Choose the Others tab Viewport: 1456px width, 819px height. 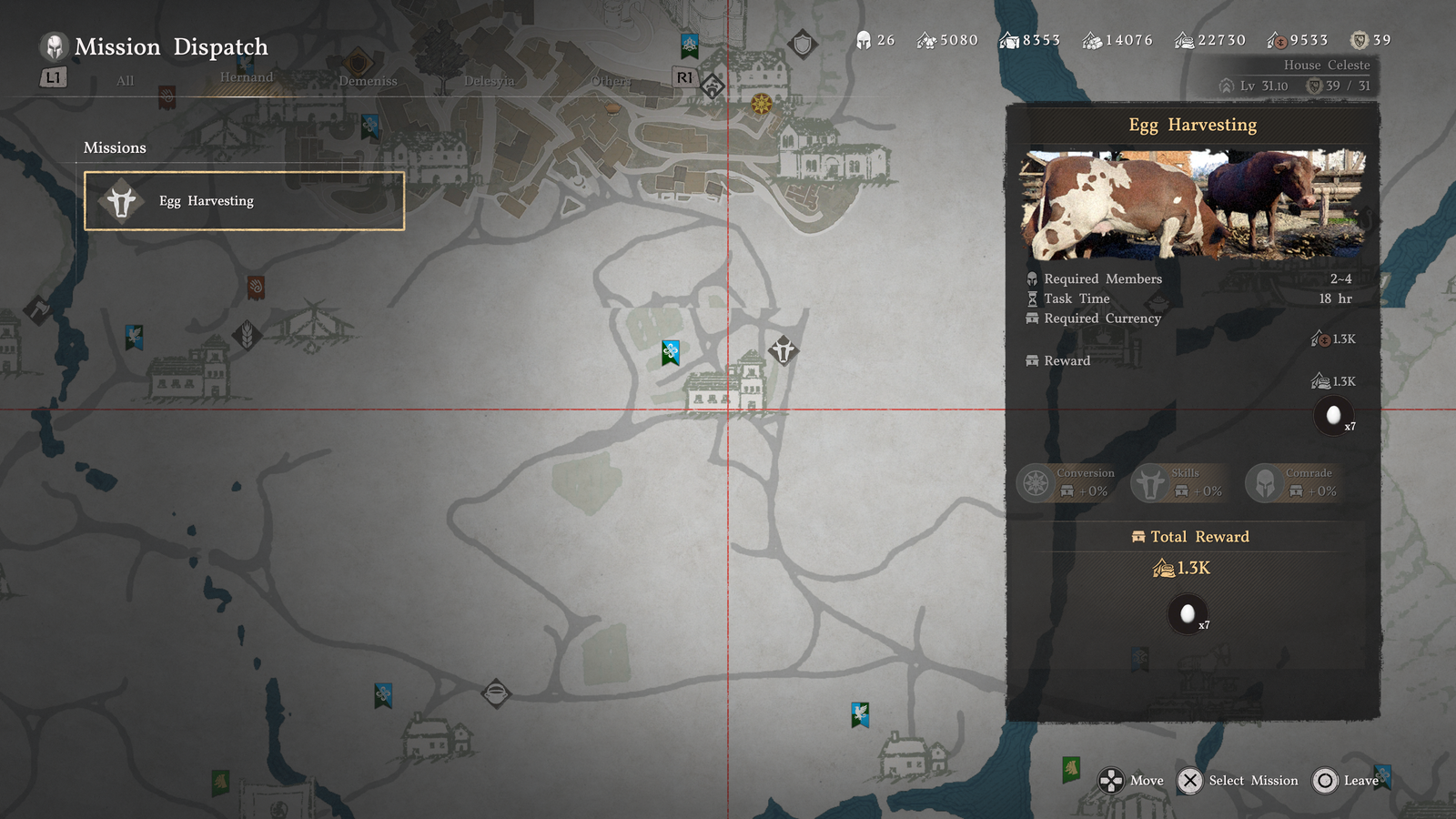pos(610,81)
